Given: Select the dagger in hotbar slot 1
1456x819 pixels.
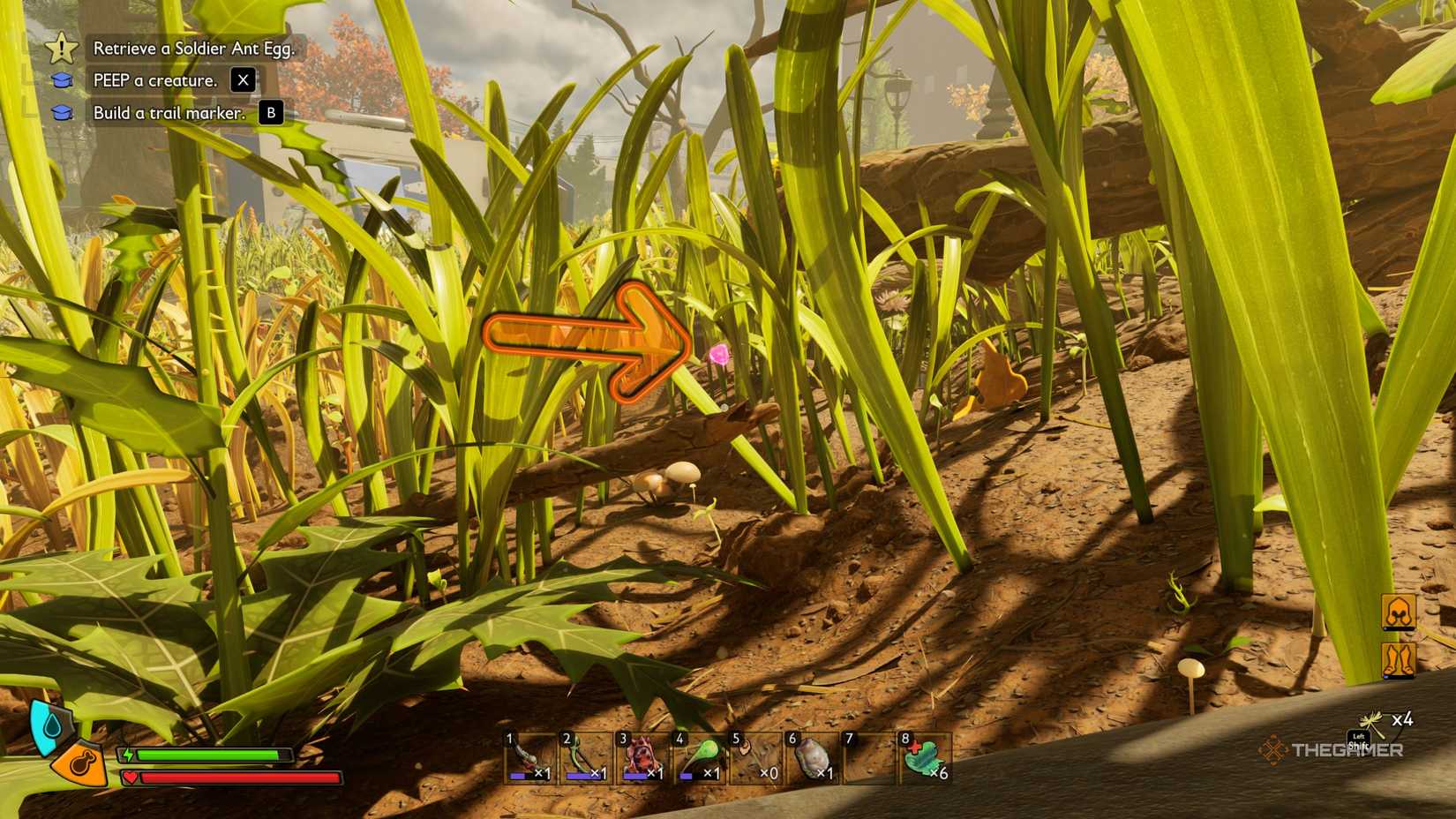Looking at the screenshot, I should 528,755.
